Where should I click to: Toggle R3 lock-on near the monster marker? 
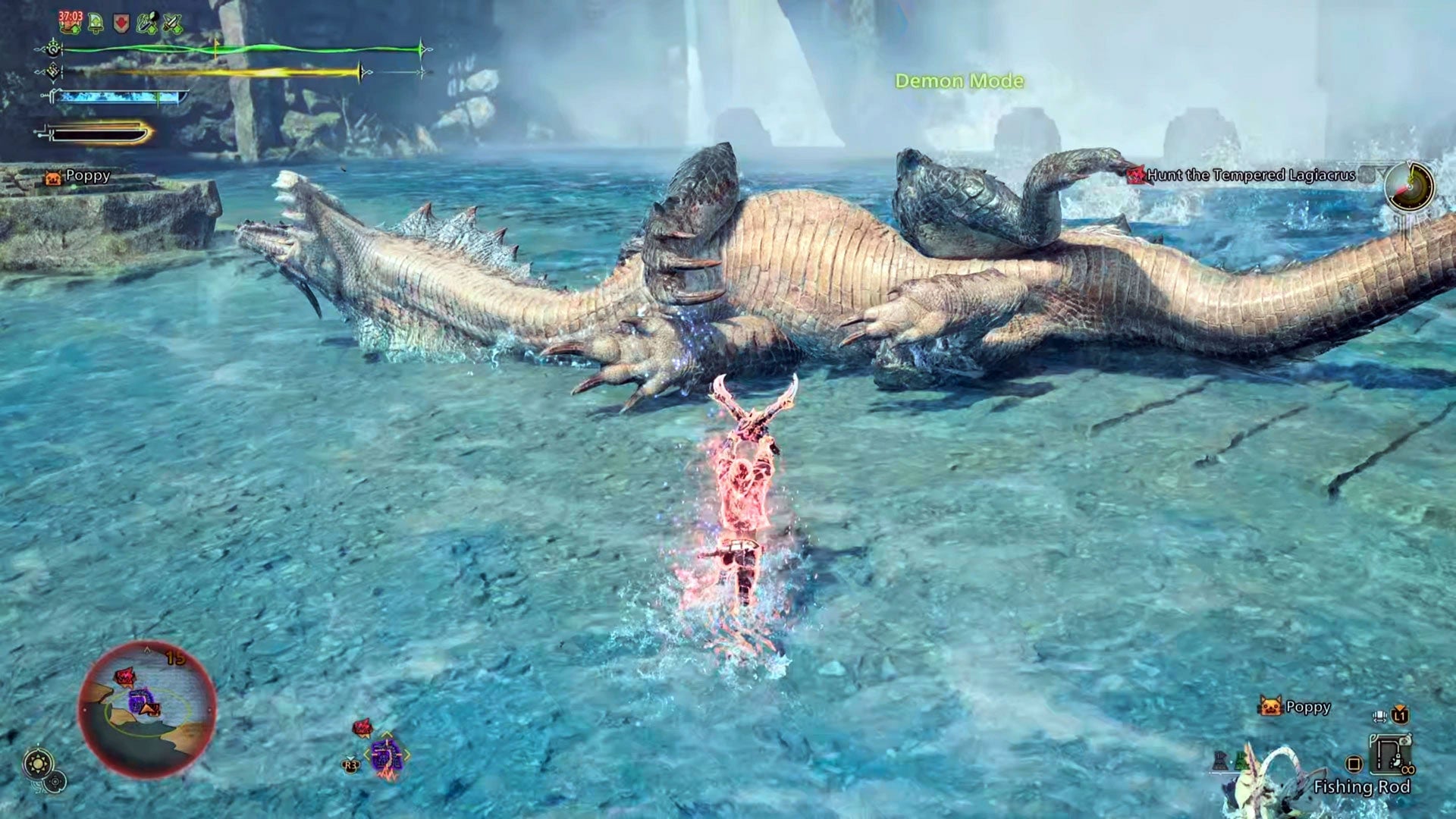tap(350, 765)
